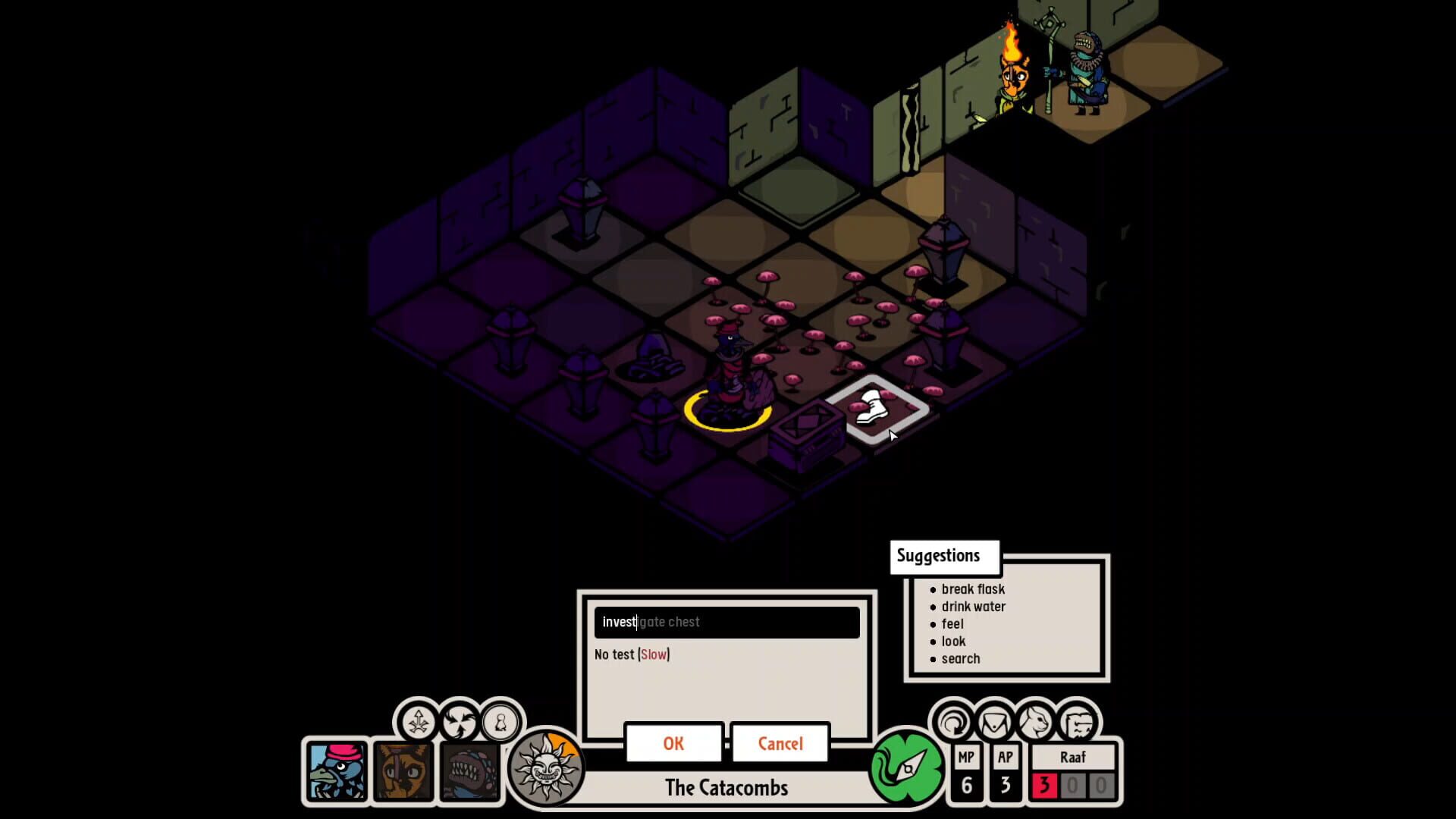Select the pawn character icon
1456x819 pixels.
(x=502, y=723)
